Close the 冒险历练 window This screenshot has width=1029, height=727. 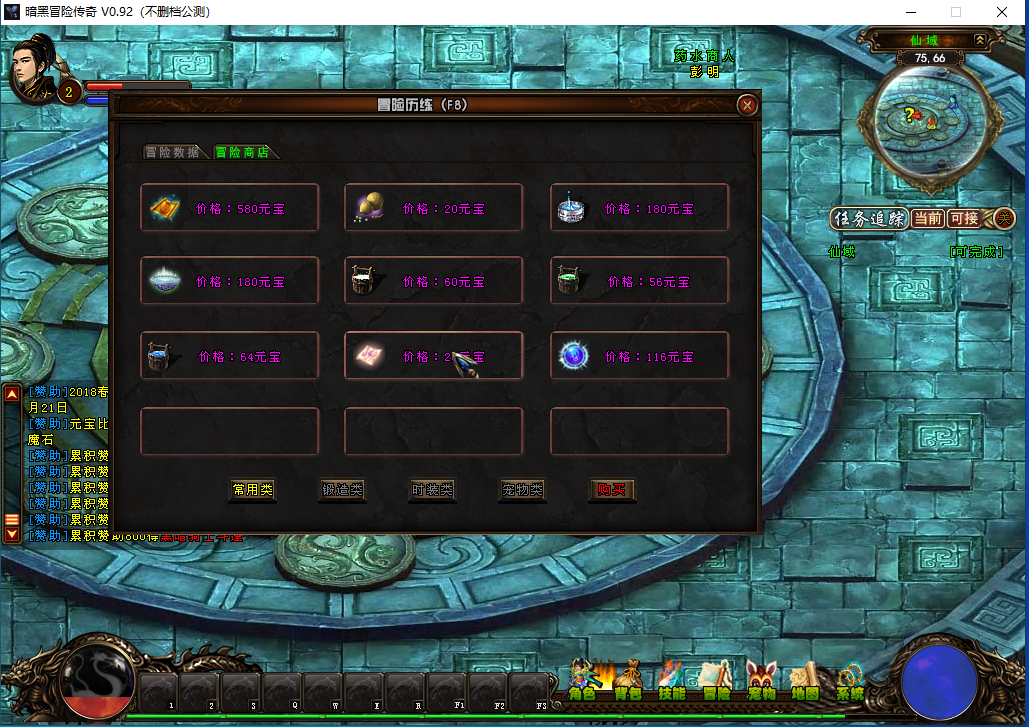(746, 105)
